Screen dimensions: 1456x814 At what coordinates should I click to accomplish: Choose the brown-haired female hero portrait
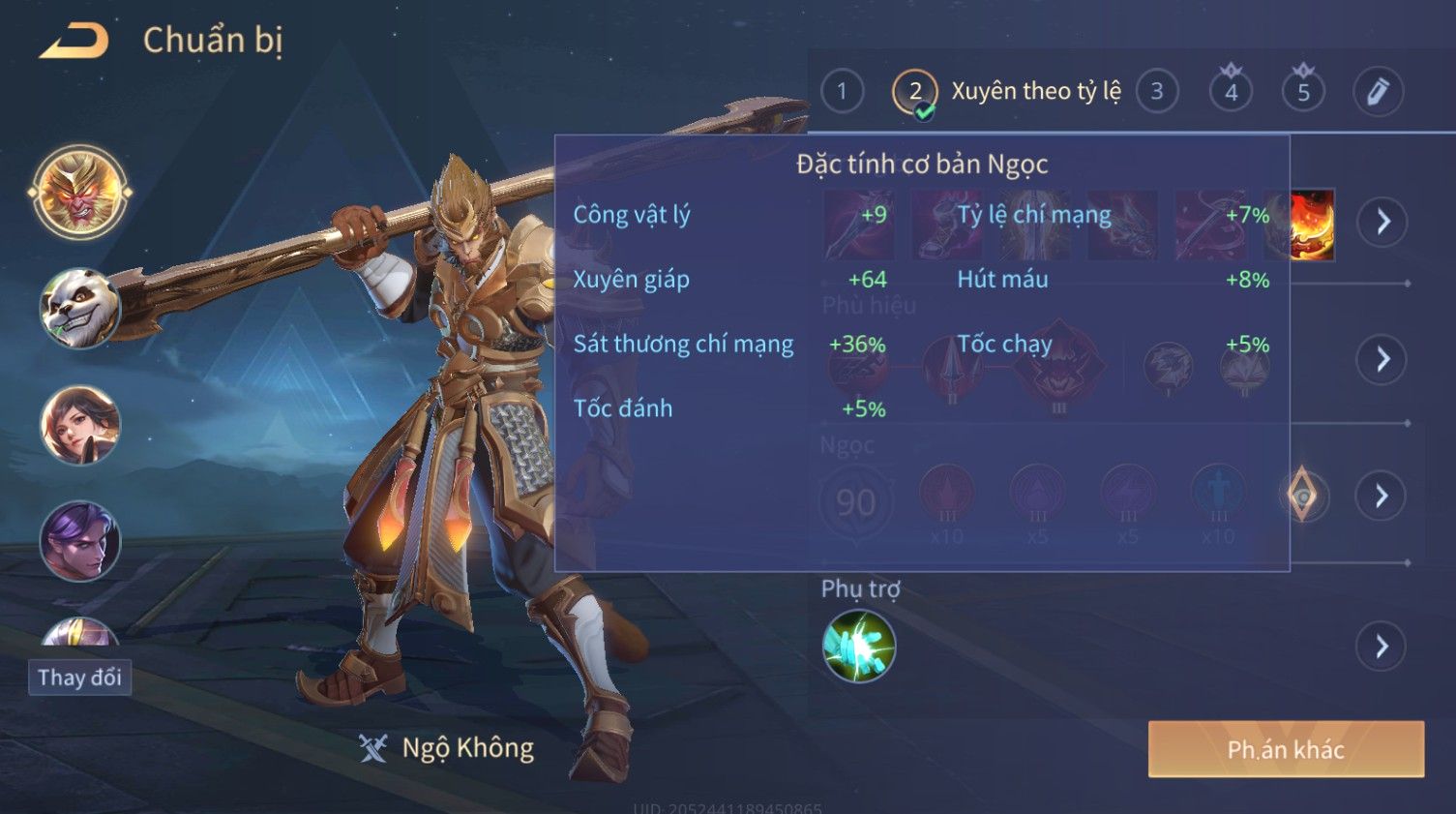[80, 425]
